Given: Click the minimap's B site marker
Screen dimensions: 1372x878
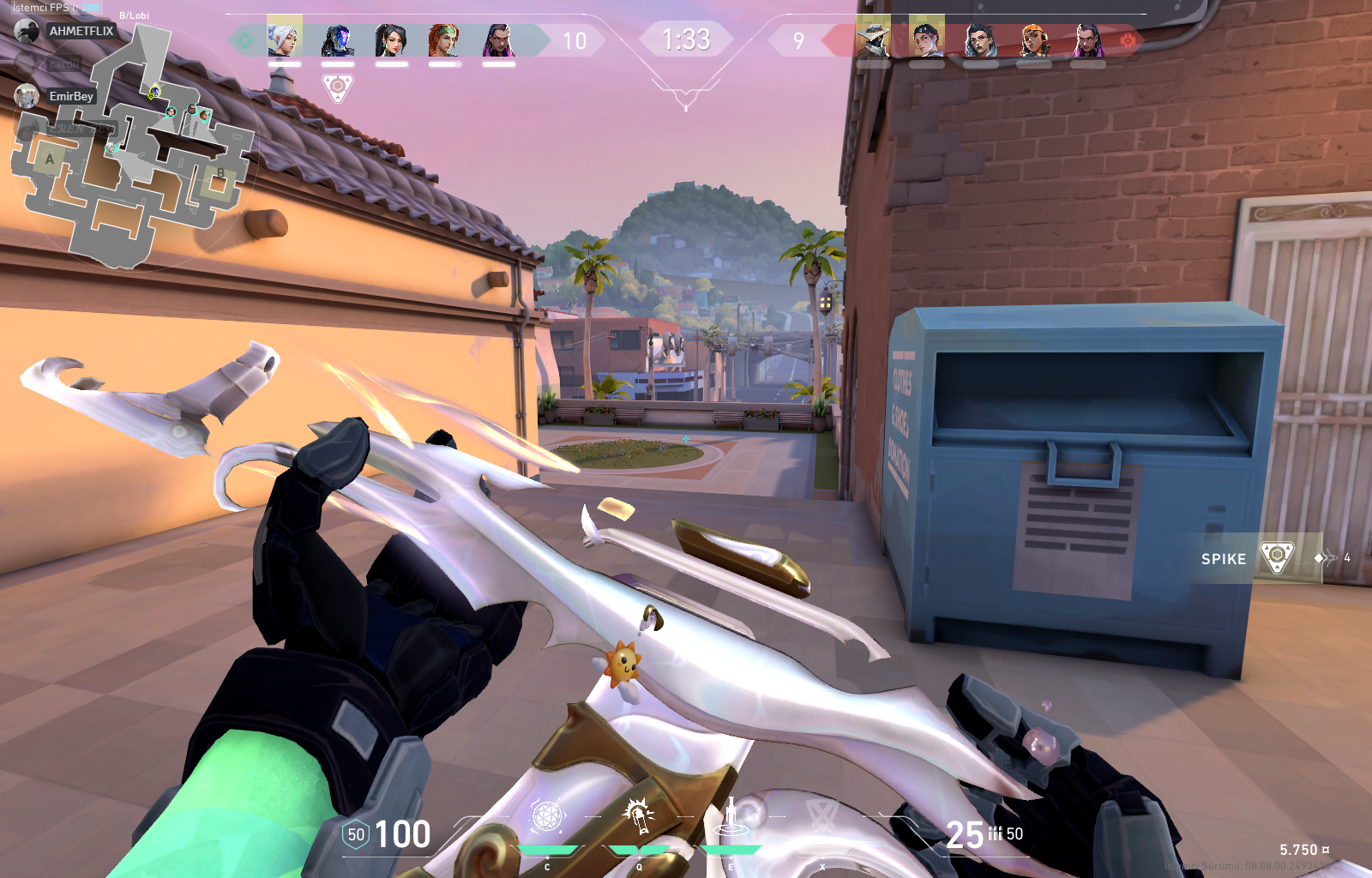Looking at the screenshot, I should click(220, 173).
